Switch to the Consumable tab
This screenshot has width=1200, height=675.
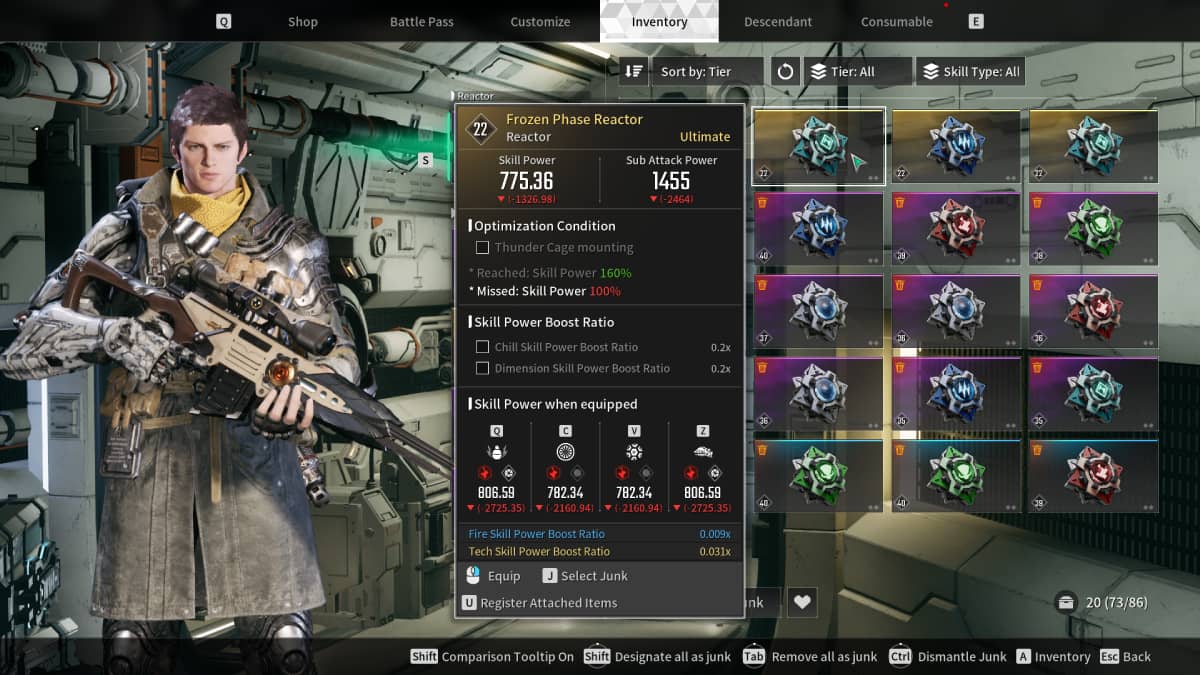click(x=897, y=21)
